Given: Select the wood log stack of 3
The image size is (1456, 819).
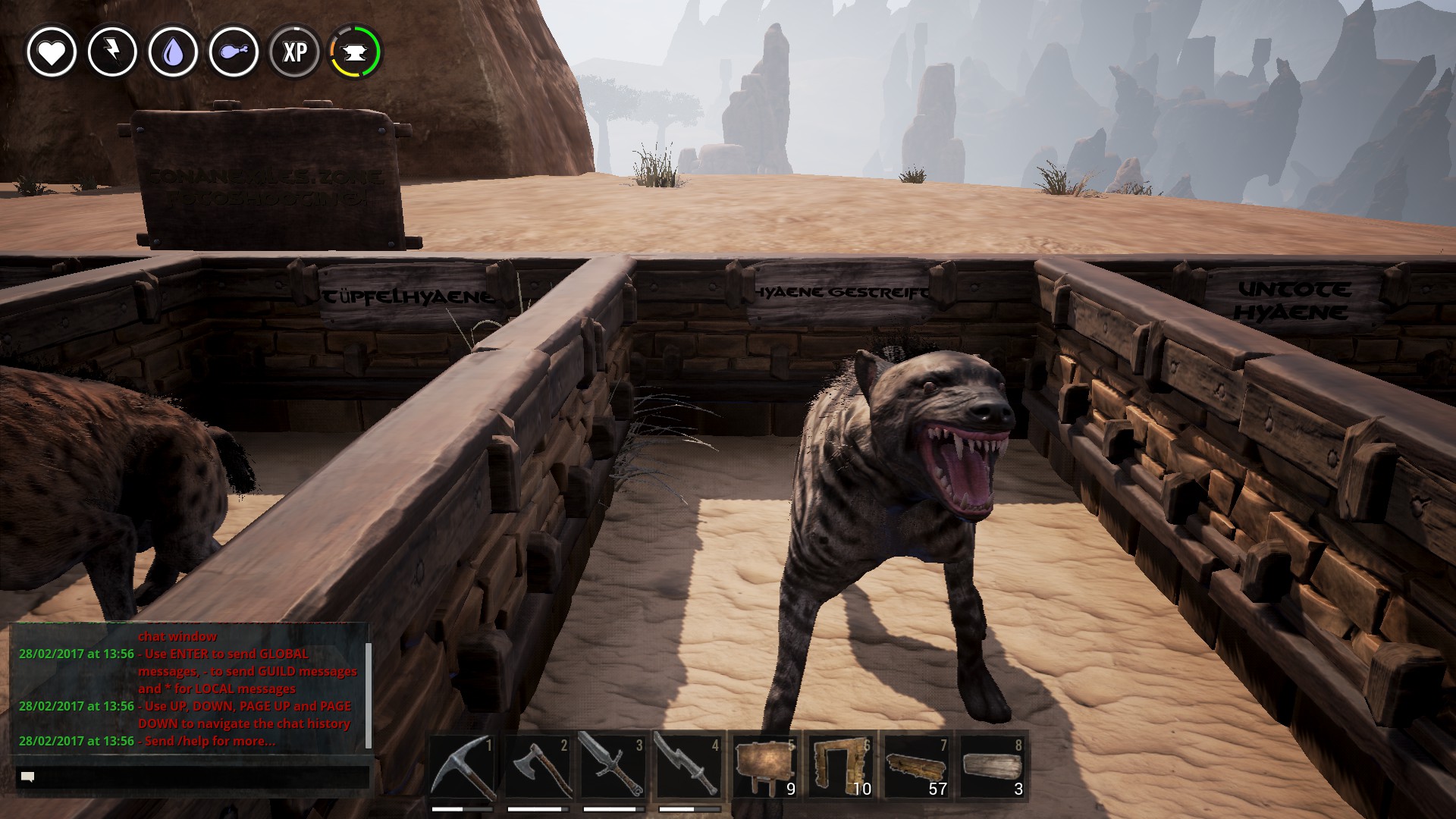Looking at the screenshot, I should pyautogui.click(x=993, y=766).
